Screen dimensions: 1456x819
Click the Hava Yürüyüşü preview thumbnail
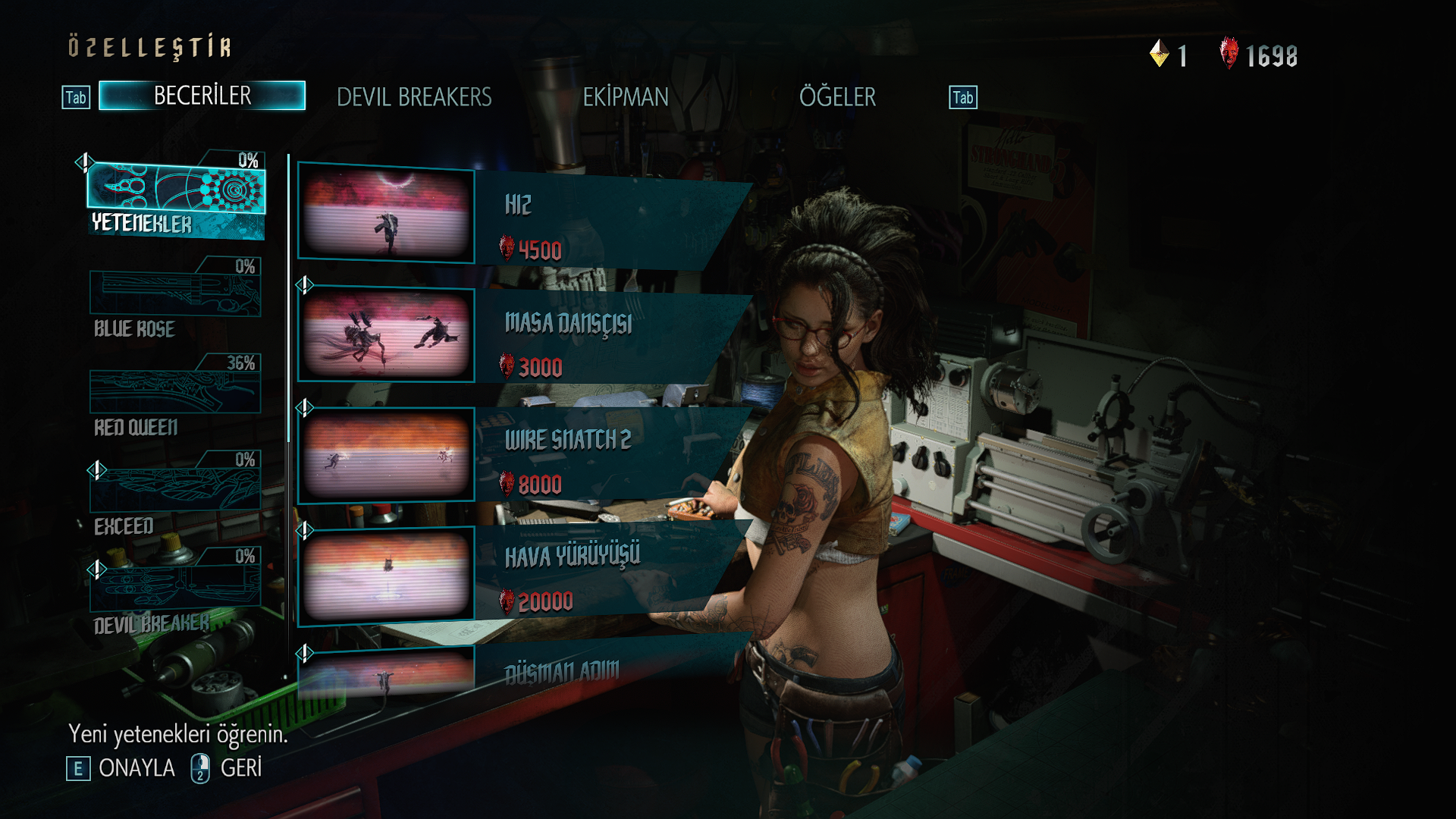click(386, 576)
